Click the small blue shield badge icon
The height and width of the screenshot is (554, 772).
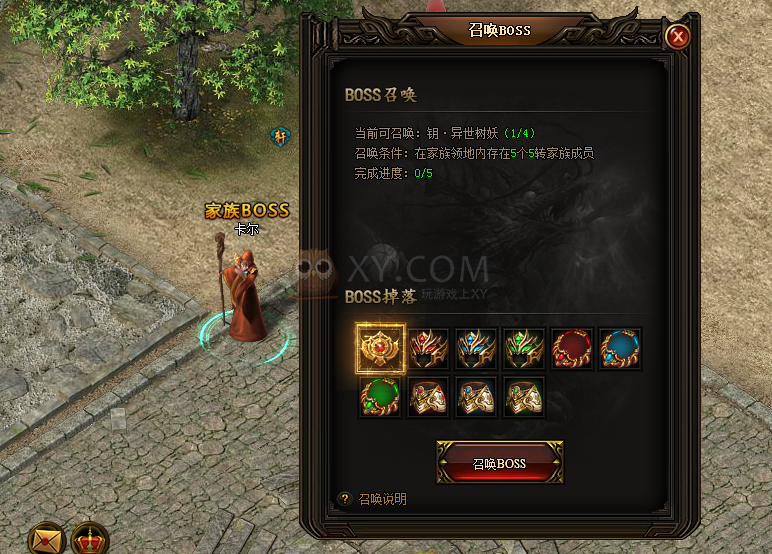tap(281, 135)
